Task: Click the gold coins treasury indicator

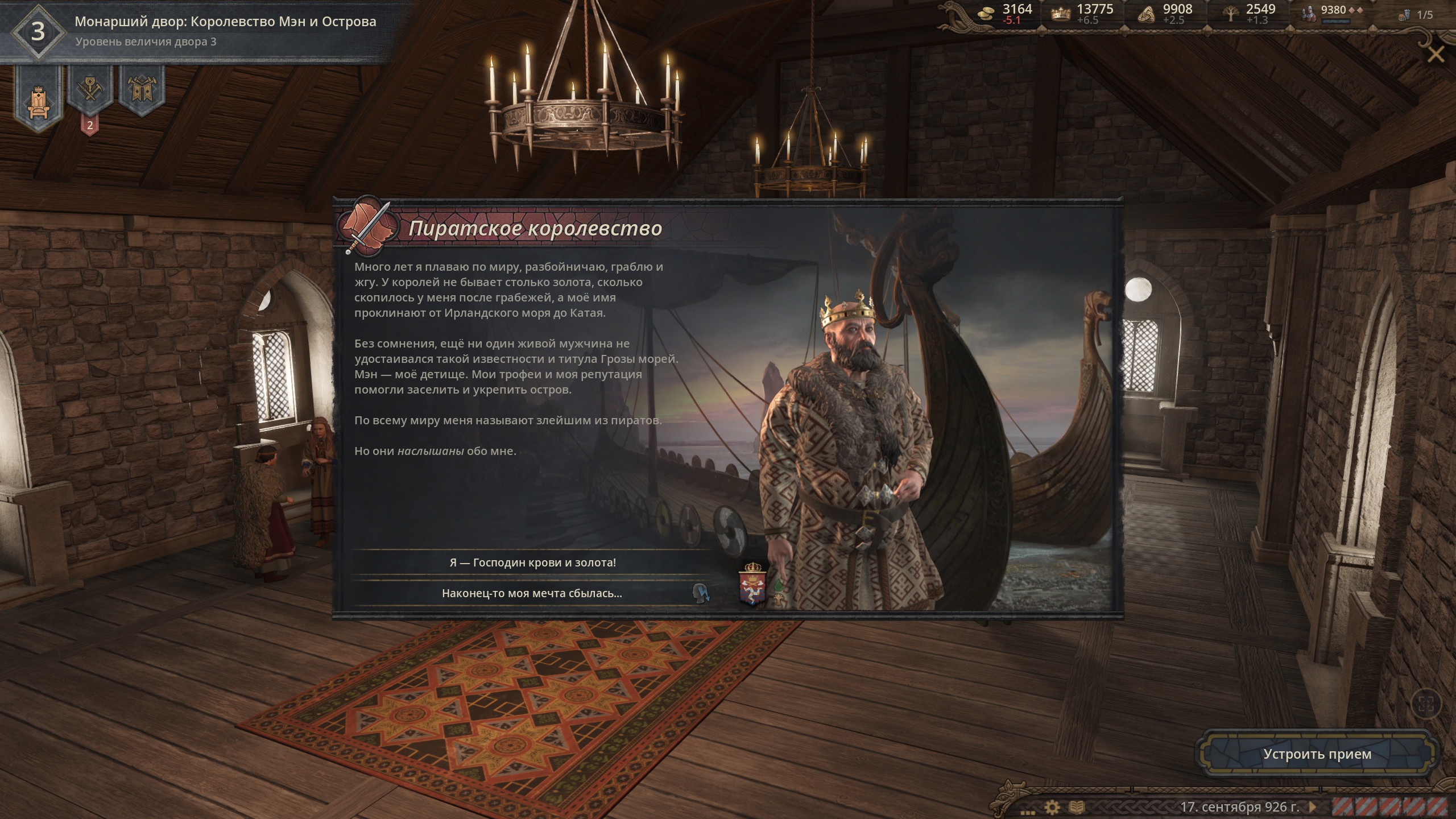Action: tap(1006, 14)
